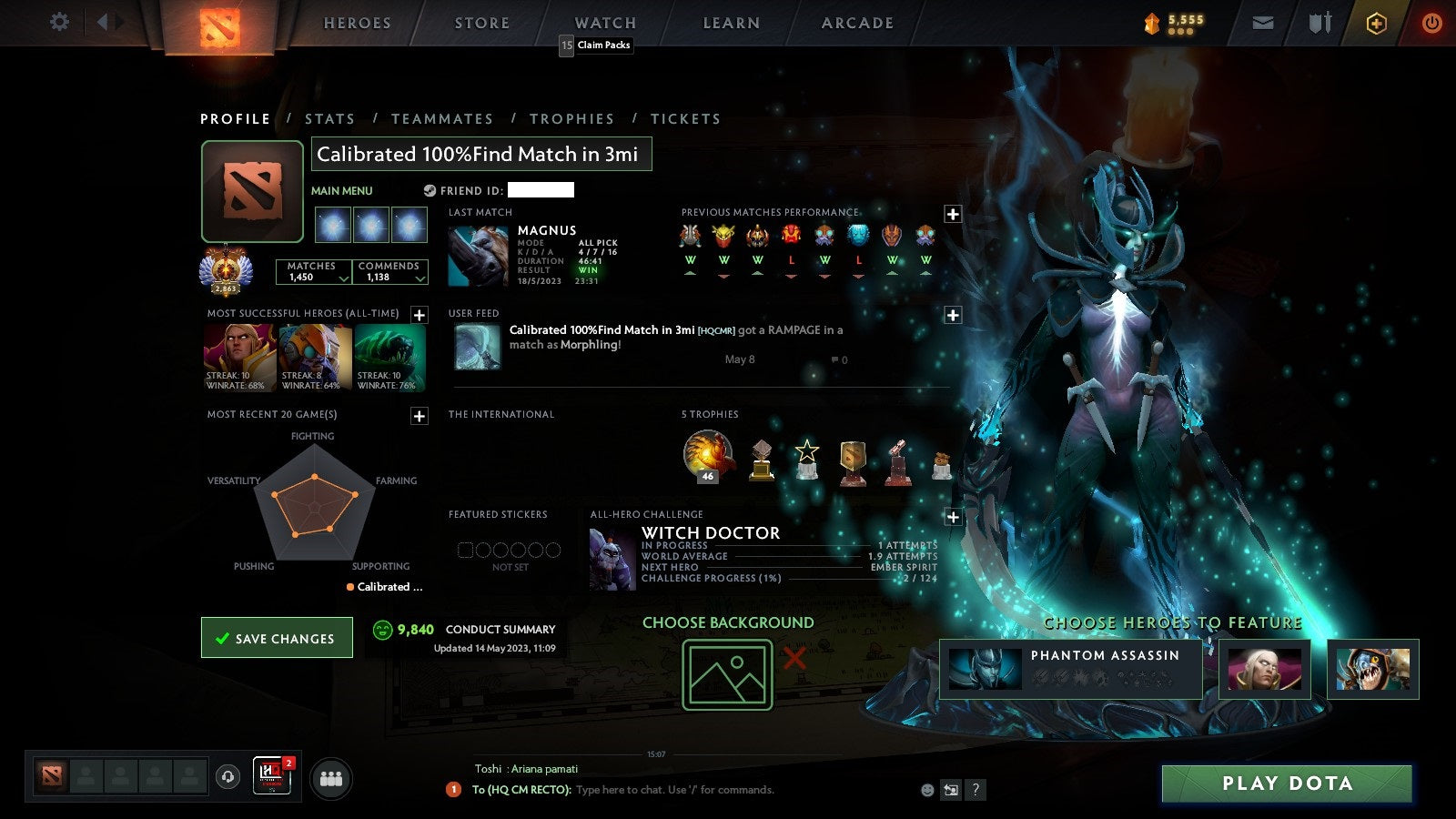1456x819 pixels.
Task: Click the power button to exit game
Action: point(1430,23)
